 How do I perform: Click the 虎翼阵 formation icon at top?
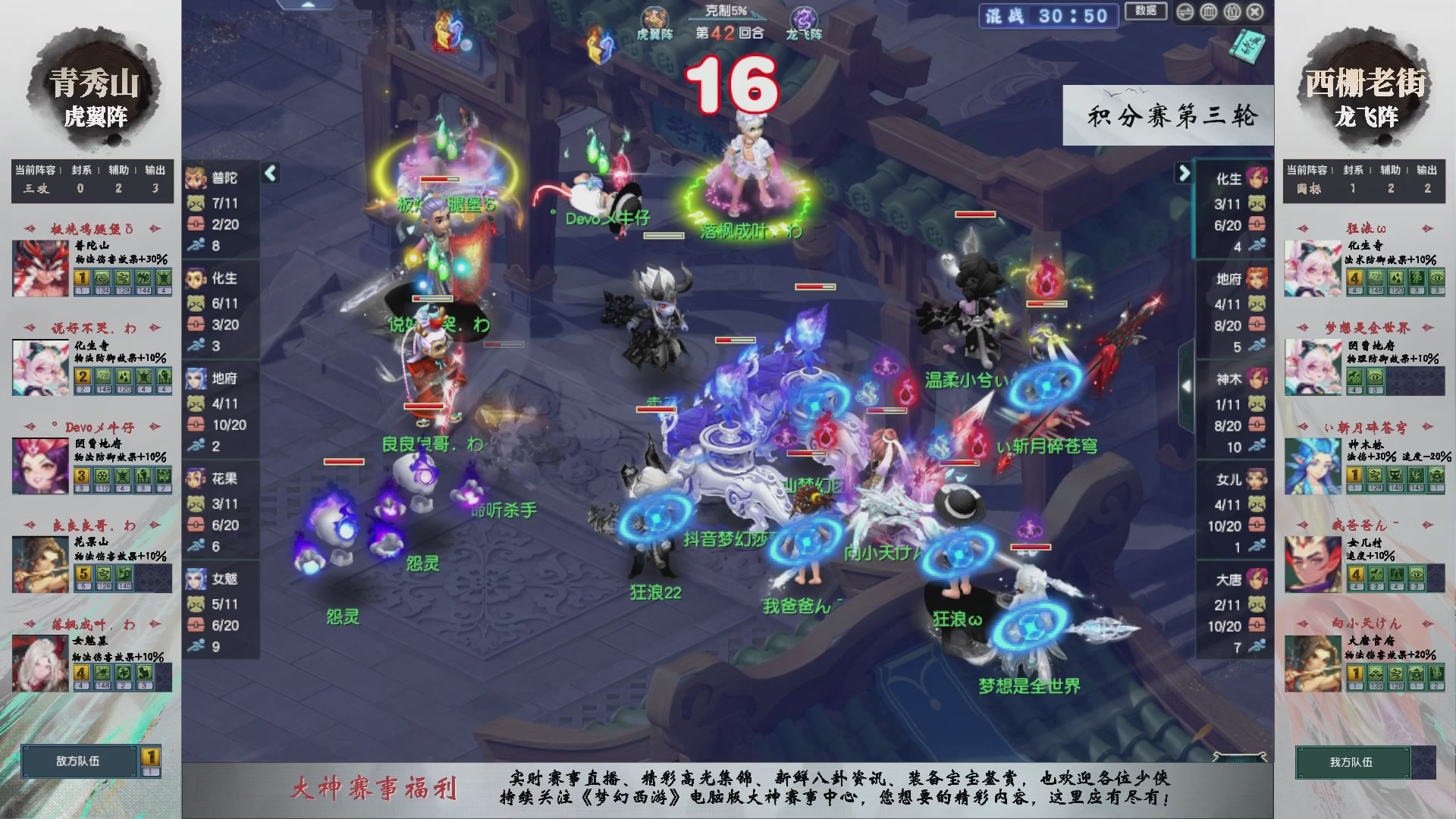[x=654, y=18]
